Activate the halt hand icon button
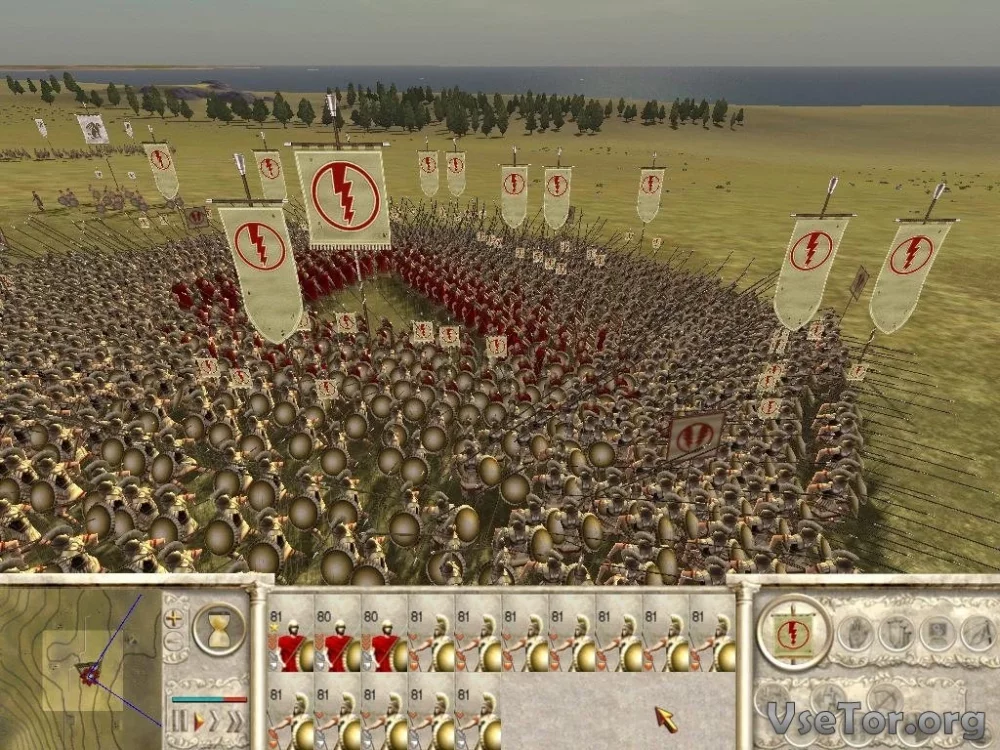The height and width of the screenshot is (750, 1000). coord(853,632)
